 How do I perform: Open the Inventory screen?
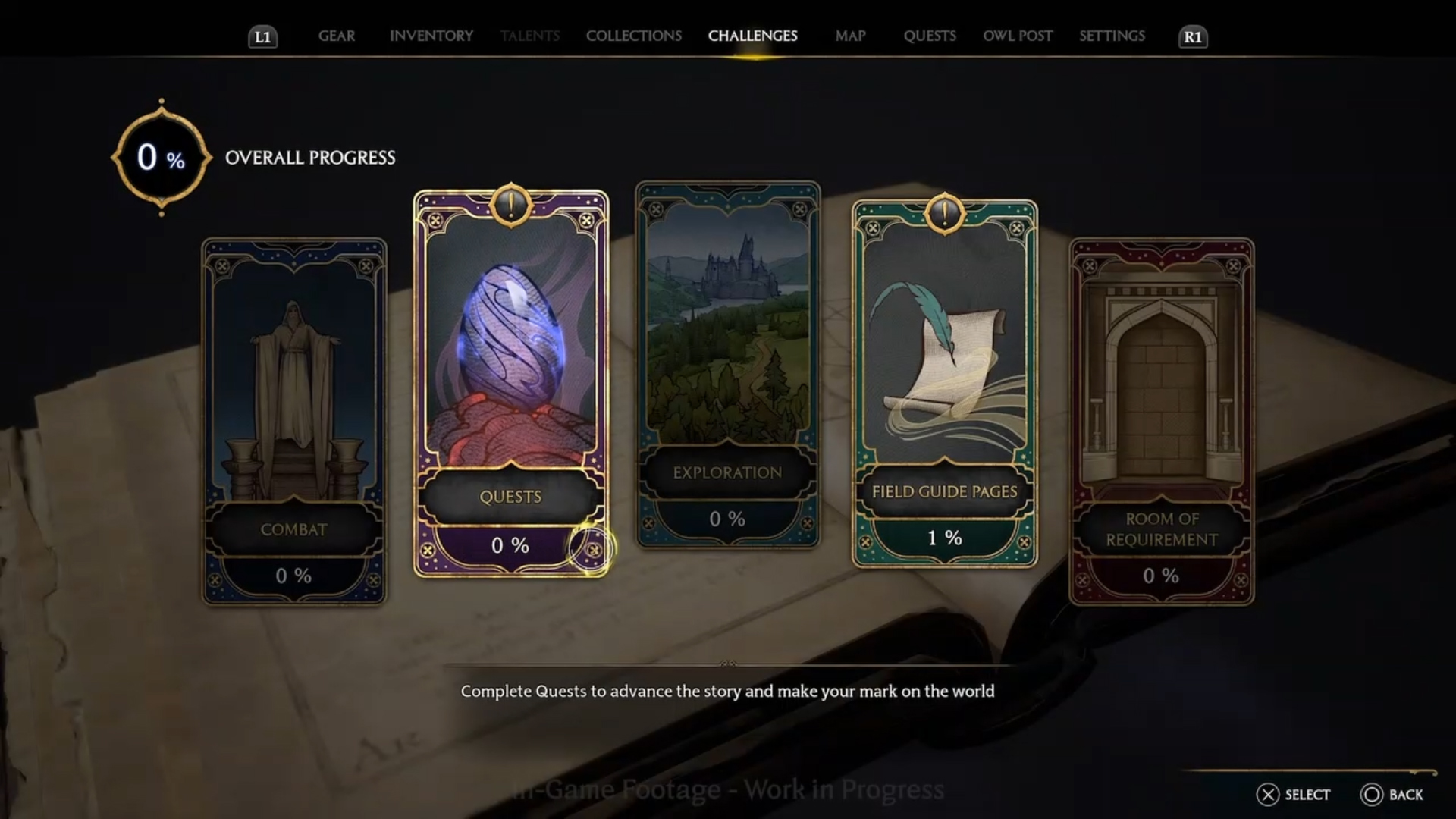pyautogui.click(x=431, y=36)
